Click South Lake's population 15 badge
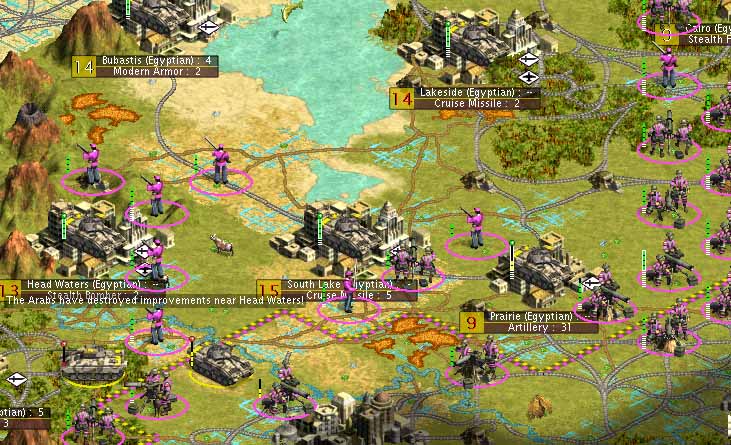 (268, 290)
